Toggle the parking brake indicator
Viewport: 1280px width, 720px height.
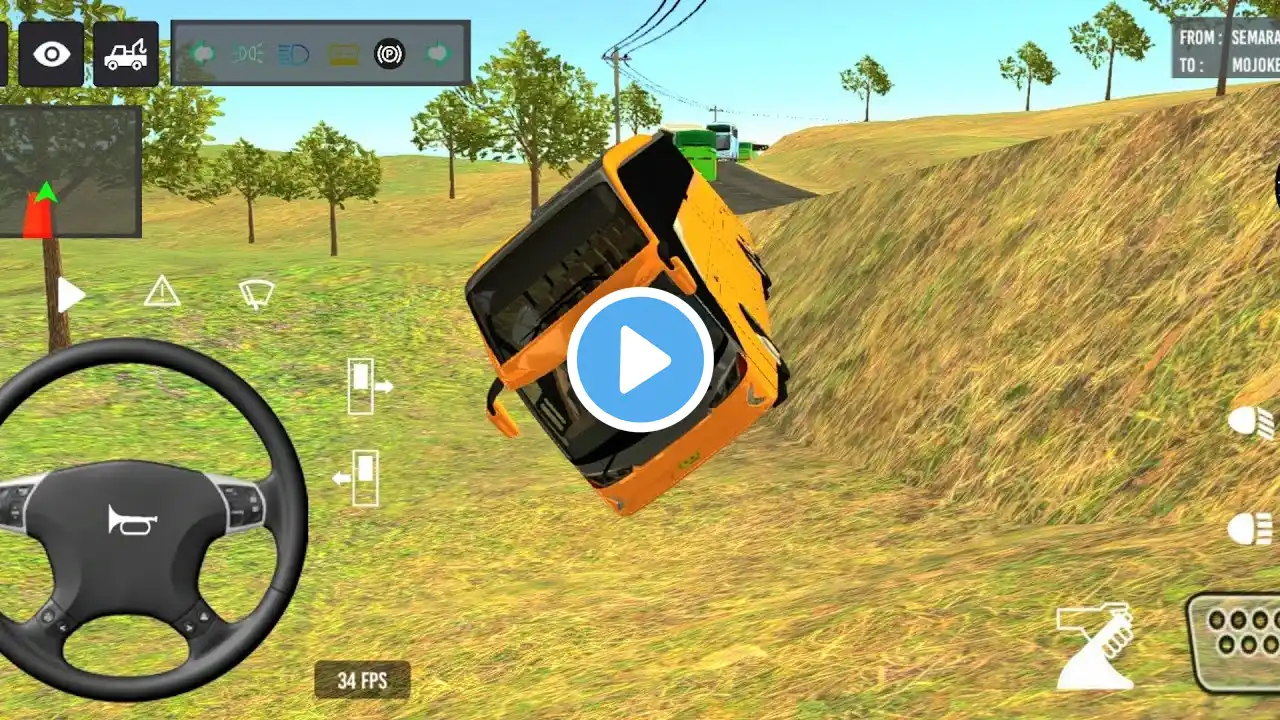tap(390, 53)
